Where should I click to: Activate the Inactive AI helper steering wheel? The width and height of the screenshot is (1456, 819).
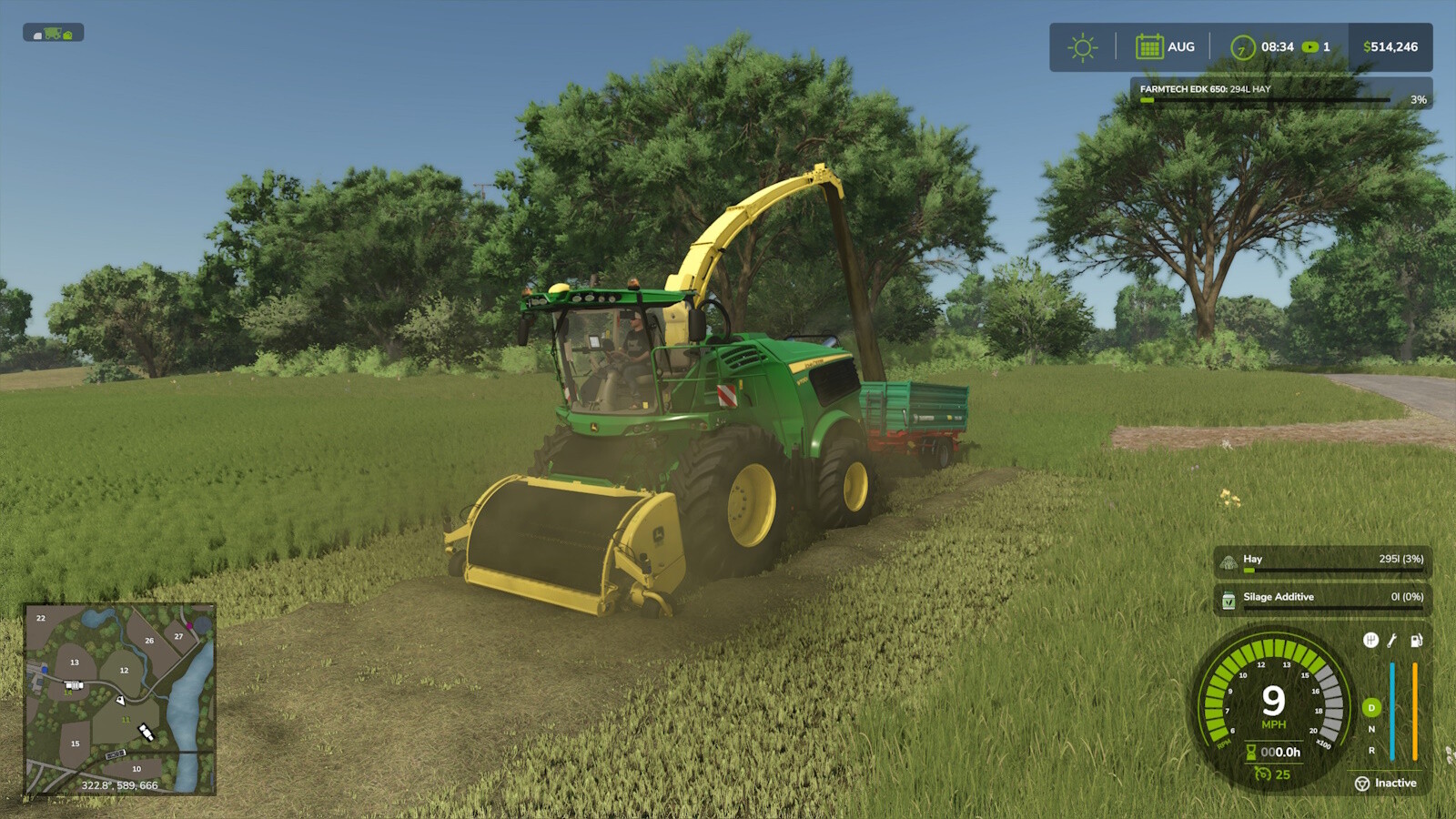coord(1361,783)
